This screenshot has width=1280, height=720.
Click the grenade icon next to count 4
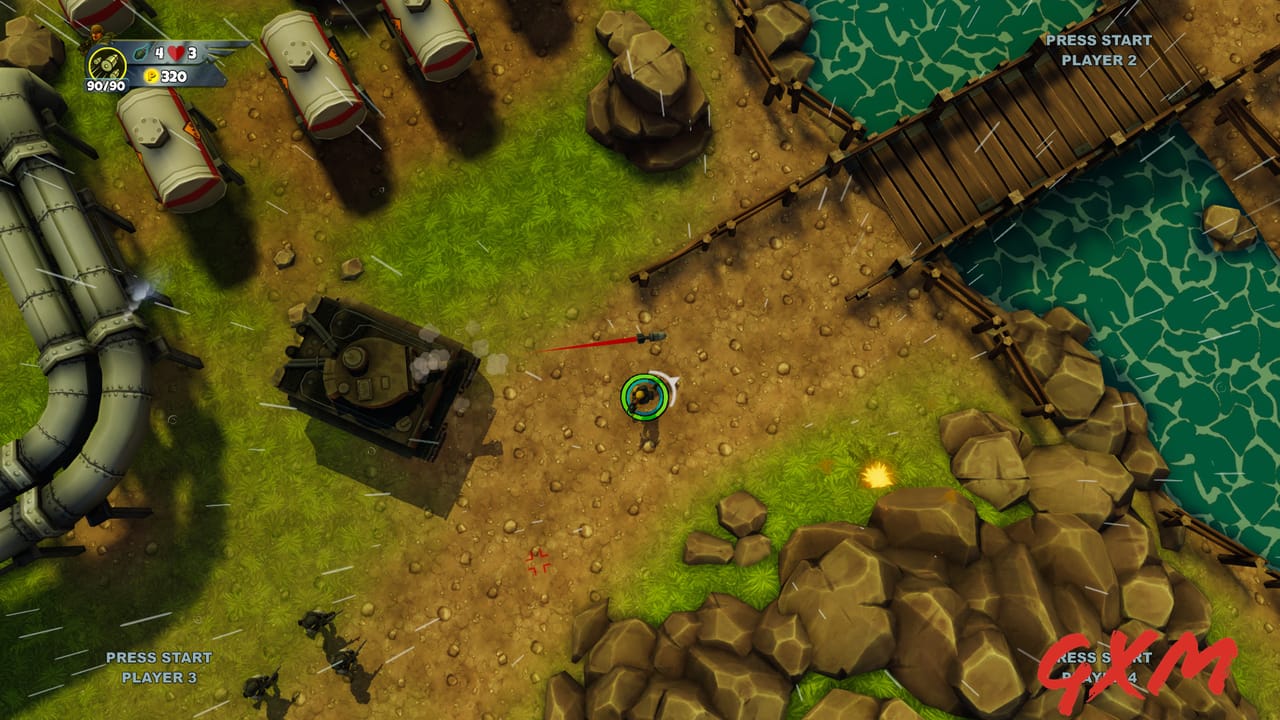(x=140, y=53)
